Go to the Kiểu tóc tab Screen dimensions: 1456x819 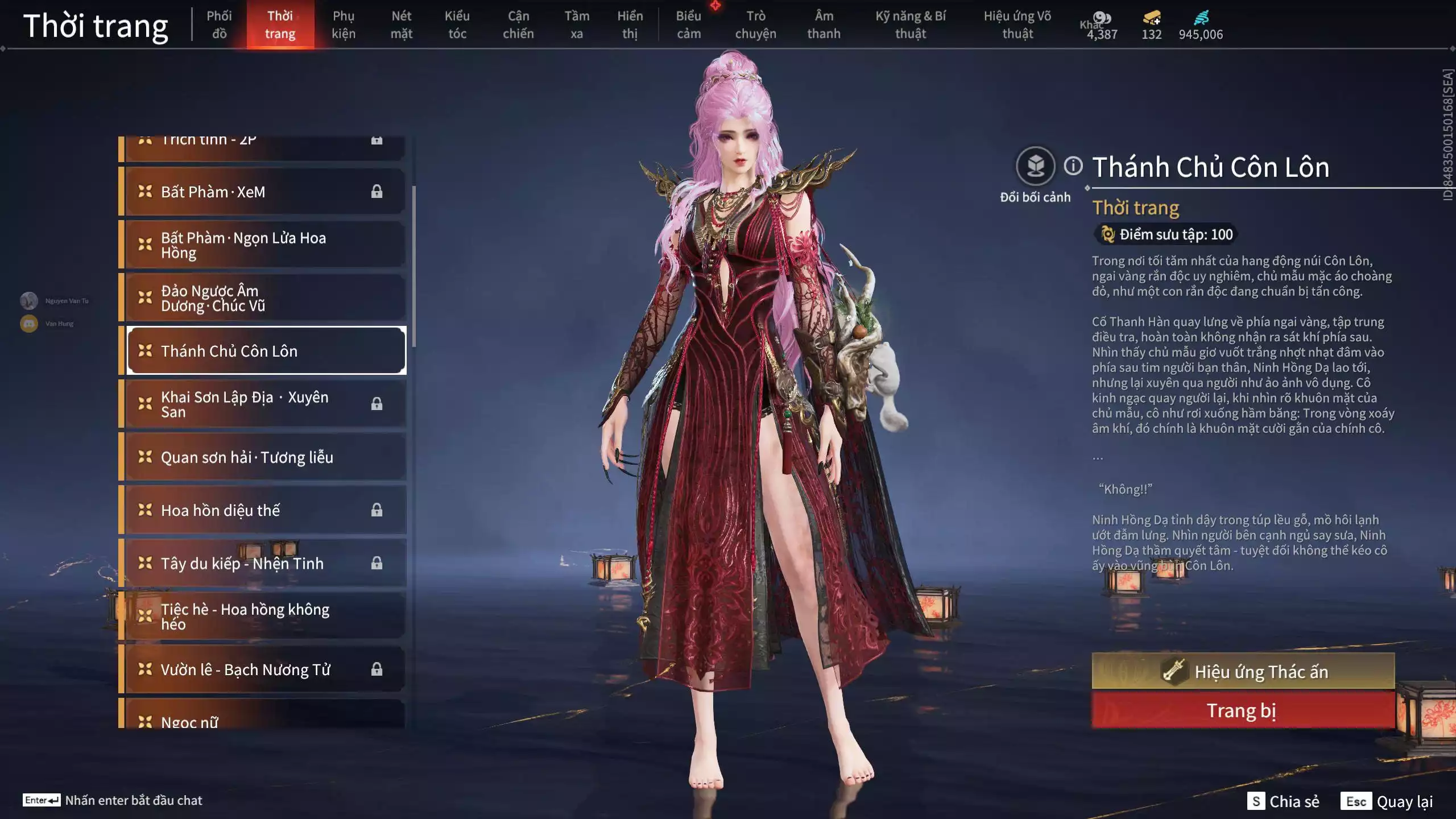pyautogui.click(x=457, y=24)
